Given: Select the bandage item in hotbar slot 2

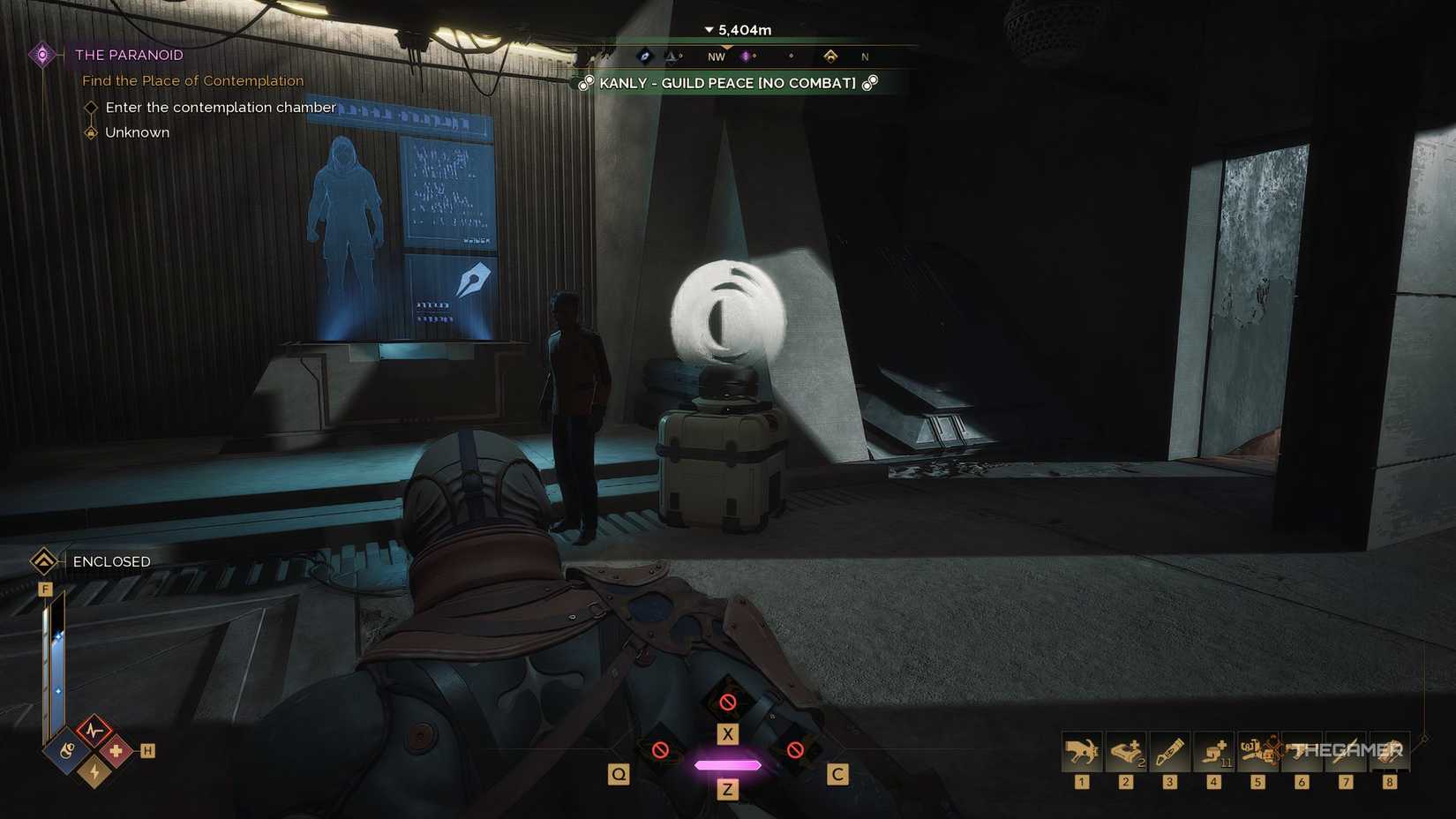Looking at the screenshot, I should [x=1125, y=751].
